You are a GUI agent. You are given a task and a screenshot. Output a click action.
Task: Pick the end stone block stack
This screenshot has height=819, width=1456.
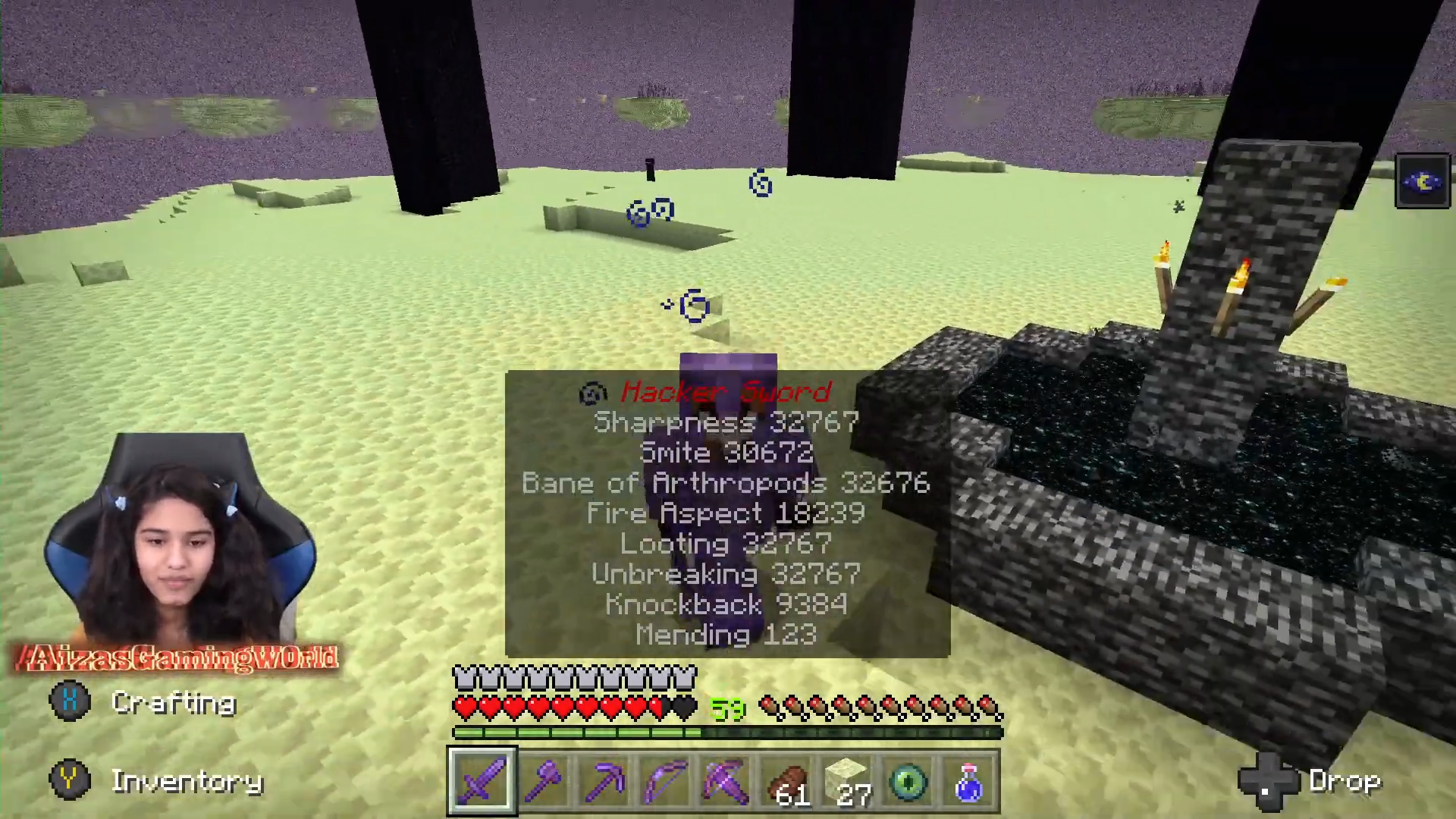point(848,781)
